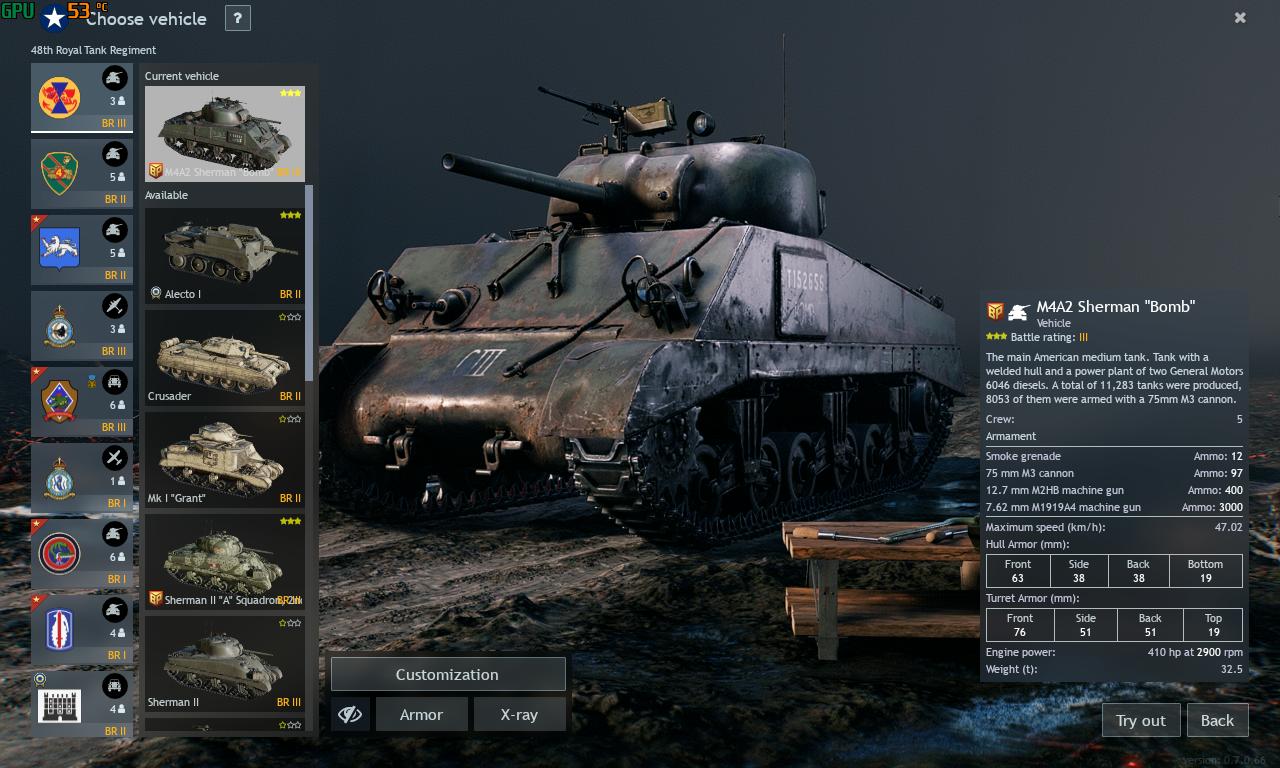Screen dimensions: 1280x768
Task: Show the Armor view
Action: click(421, 715)
